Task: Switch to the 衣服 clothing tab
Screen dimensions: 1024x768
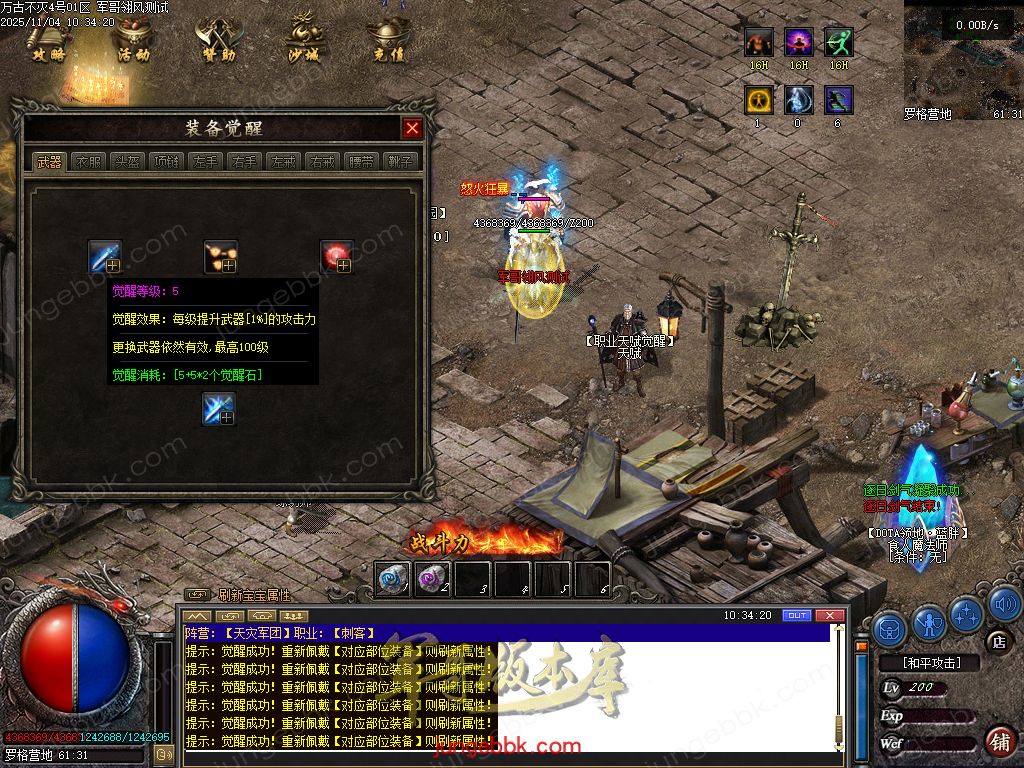Action: click(x=88, y=162)
